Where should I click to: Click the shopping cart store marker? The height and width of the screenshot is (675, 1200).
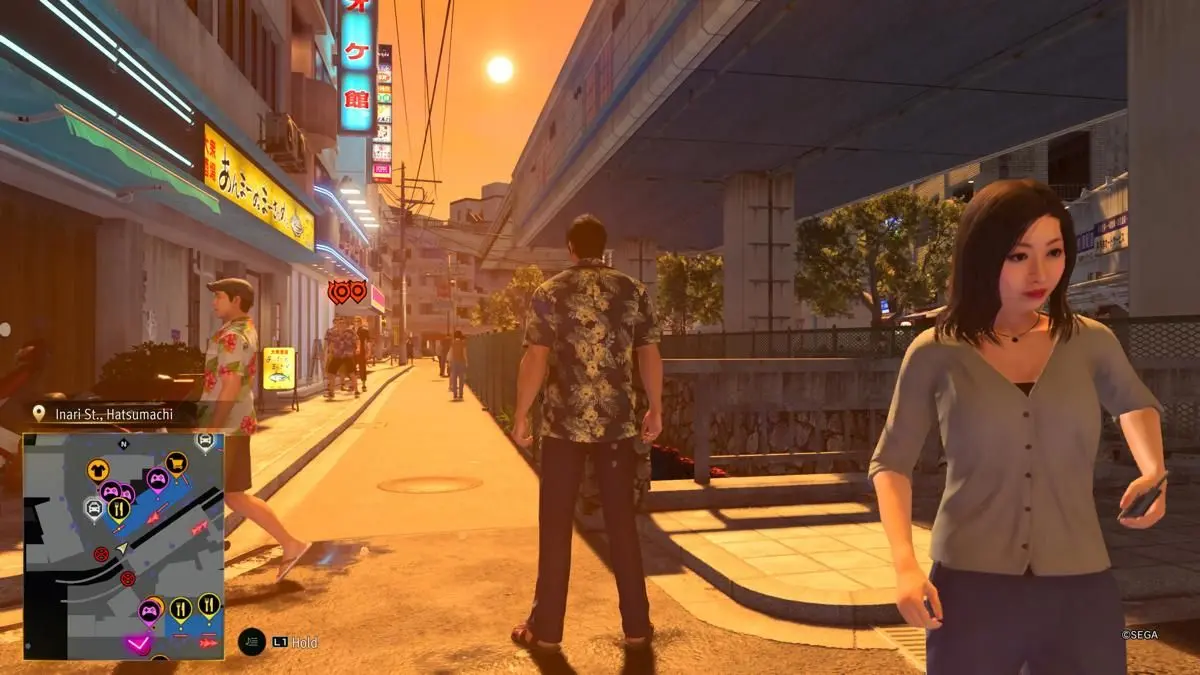(176, 463)
